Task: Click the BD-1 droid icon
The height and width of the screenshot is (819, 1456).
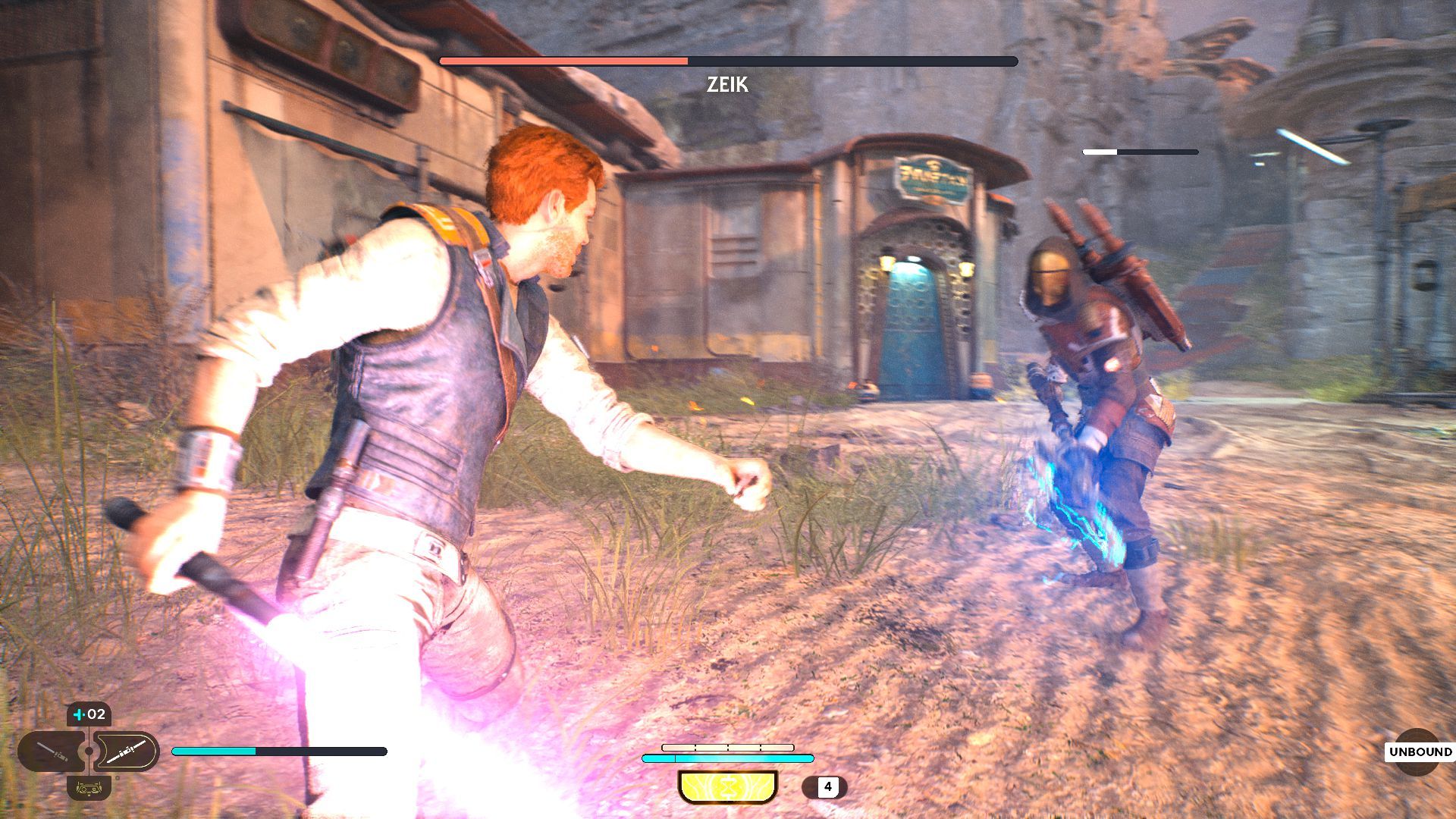Action: [x=89, y=788]
